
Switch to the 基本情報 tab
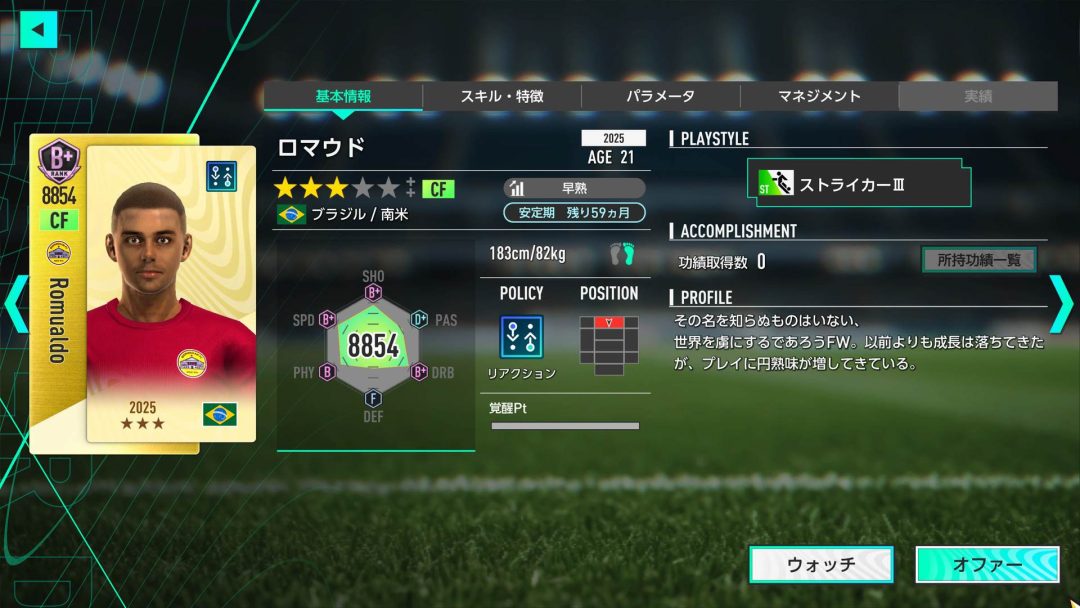(x=343, y=96)
